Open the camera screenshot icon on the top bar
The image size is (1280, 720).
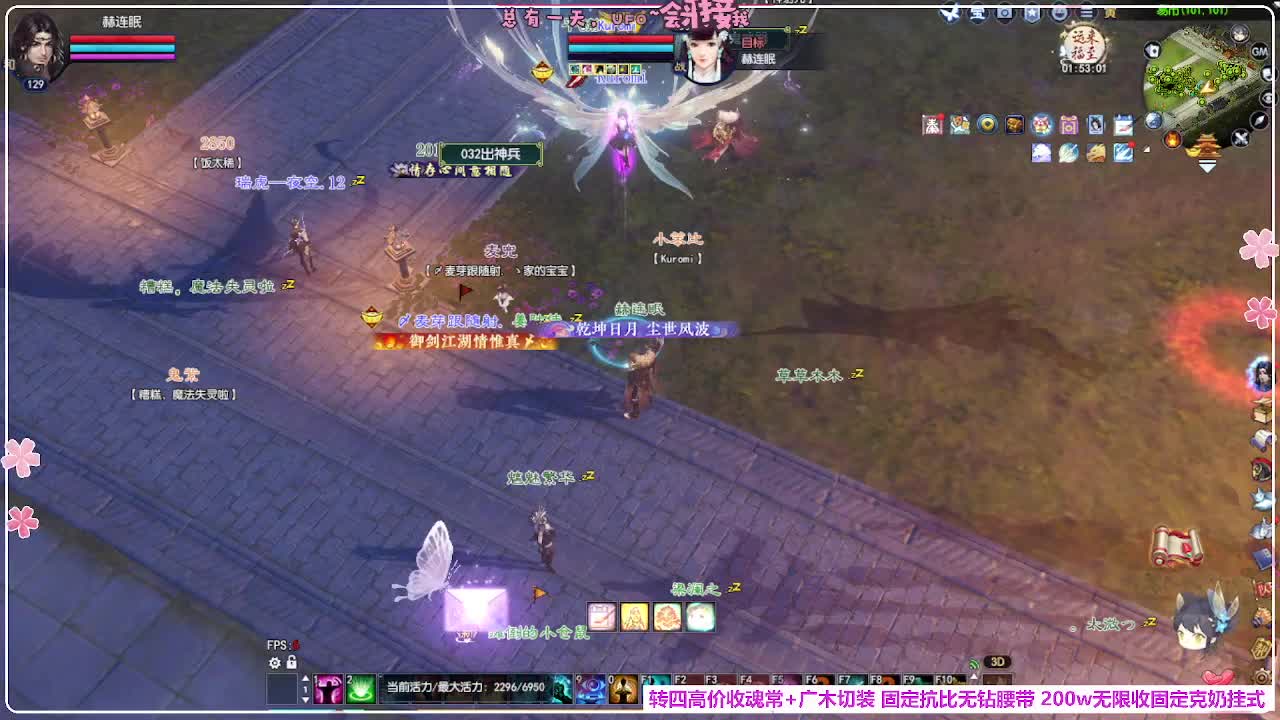(1004, 12)
